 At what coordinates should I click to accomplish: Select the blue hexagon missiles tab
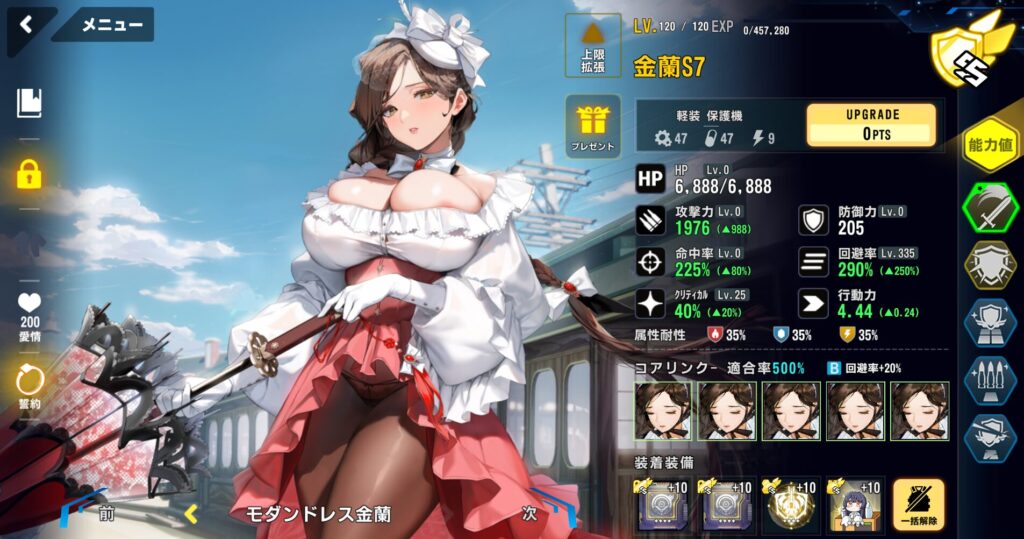[x=990, y=380]
